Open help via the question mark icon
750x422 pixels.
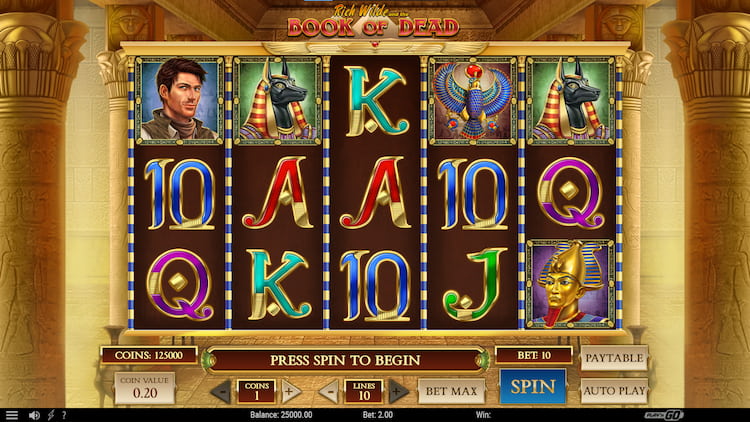[64, 415]
